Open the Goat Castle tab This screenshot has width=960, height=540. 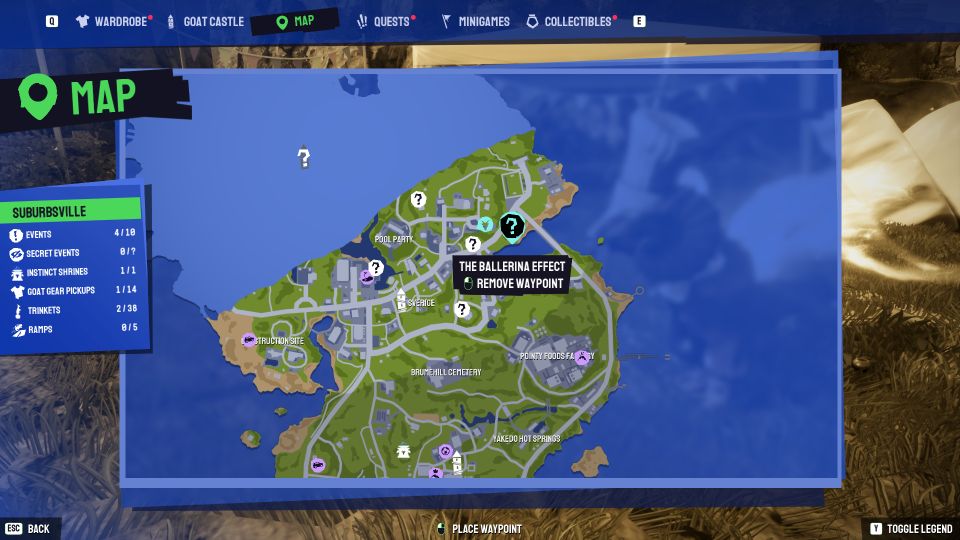205,21
